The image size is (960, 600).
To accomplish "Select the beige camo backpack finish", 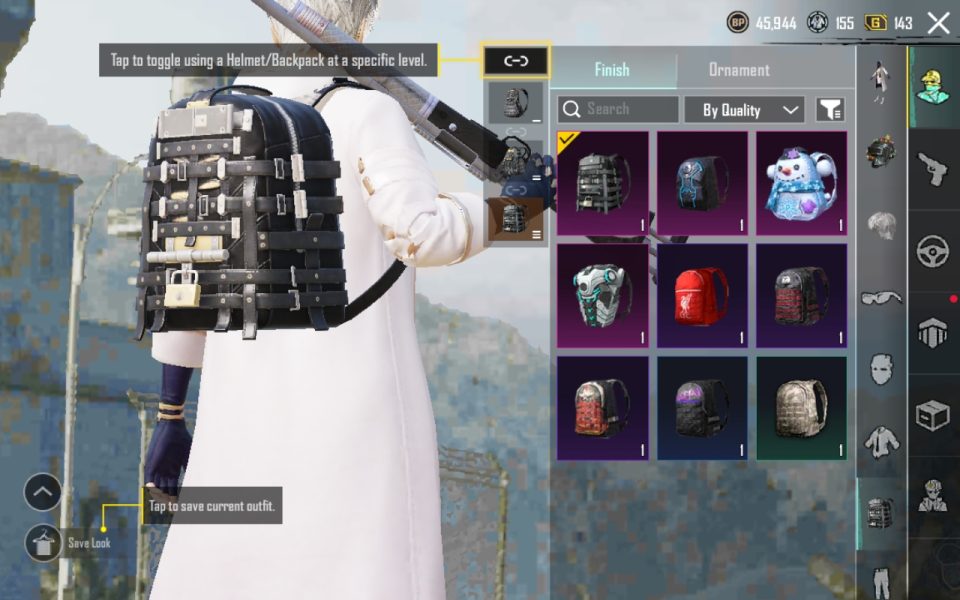I will click(x=801, y=408).
